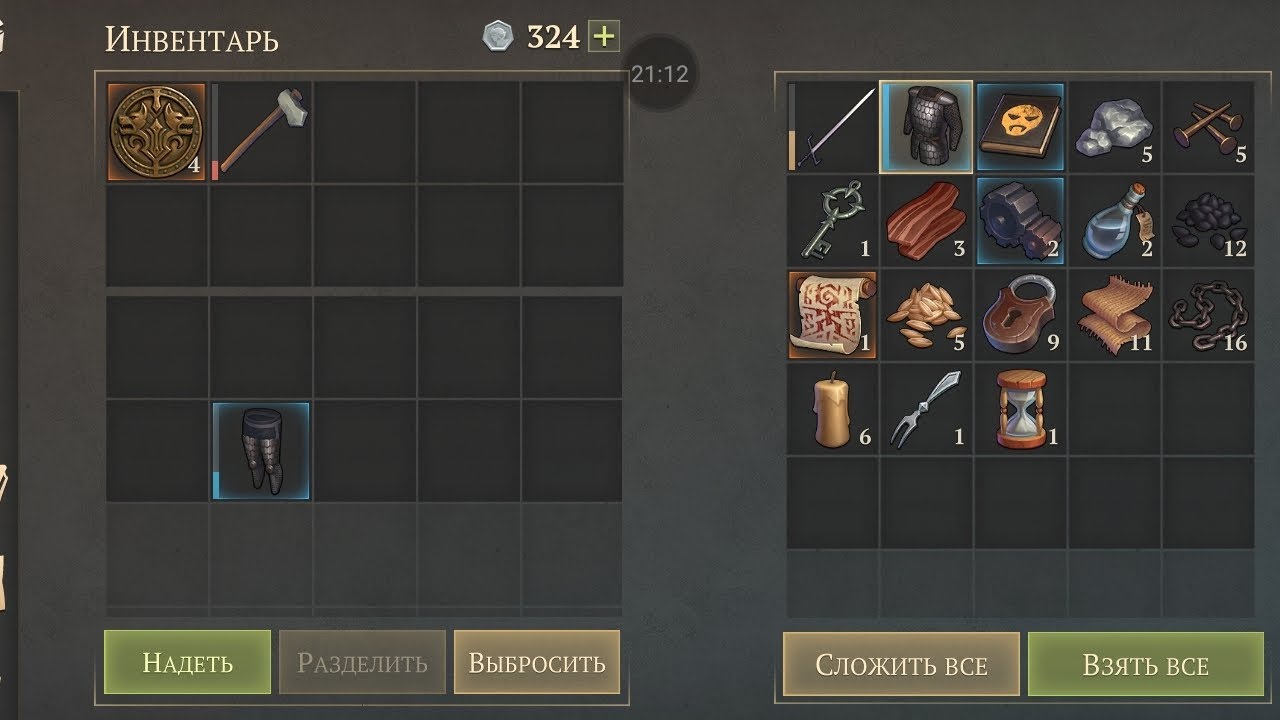
Task: Pick the blue potion flask
Action: (1114, 221)
